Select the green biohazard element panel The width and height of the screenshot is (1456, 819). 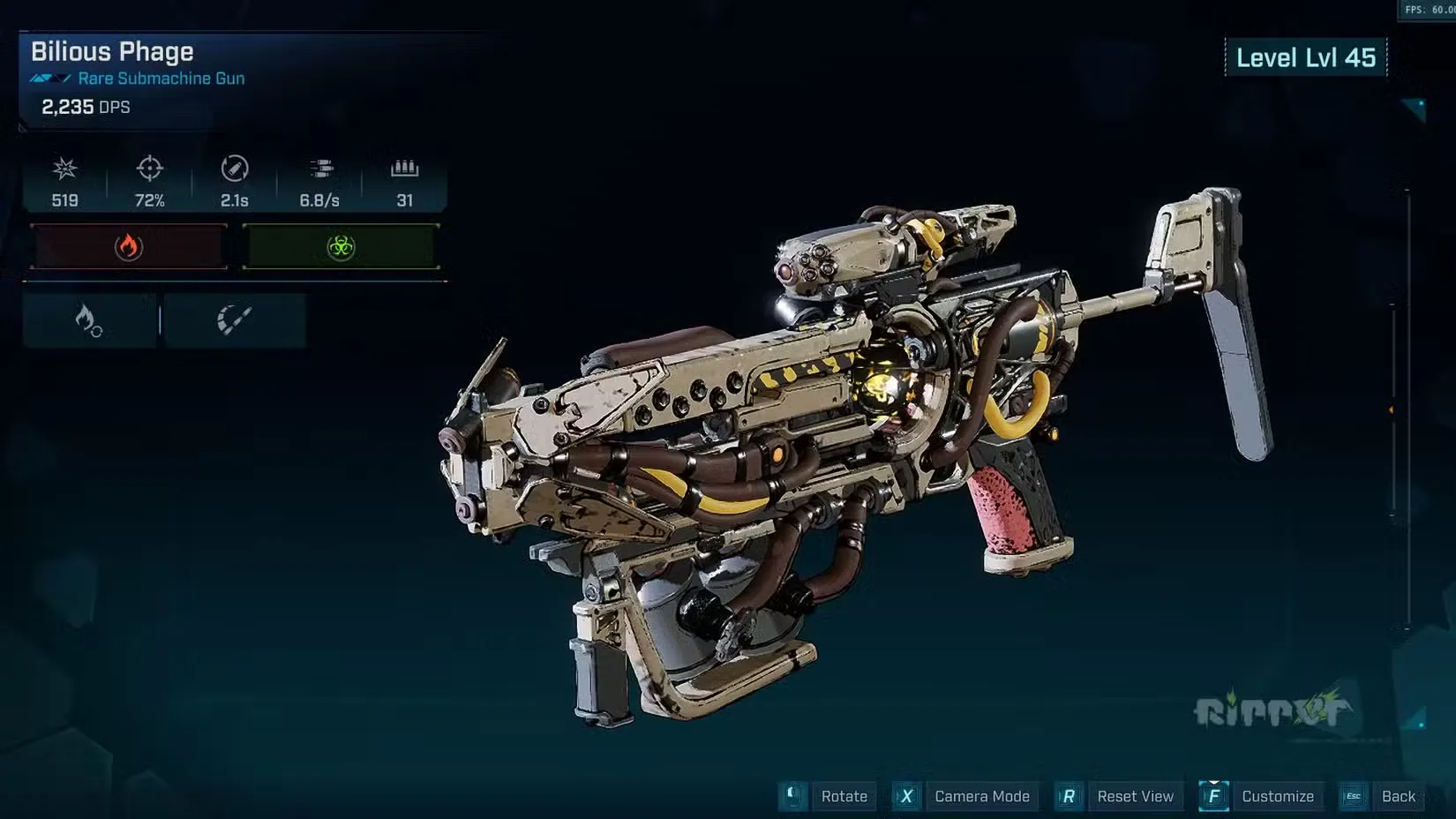(x=341, y=246)
